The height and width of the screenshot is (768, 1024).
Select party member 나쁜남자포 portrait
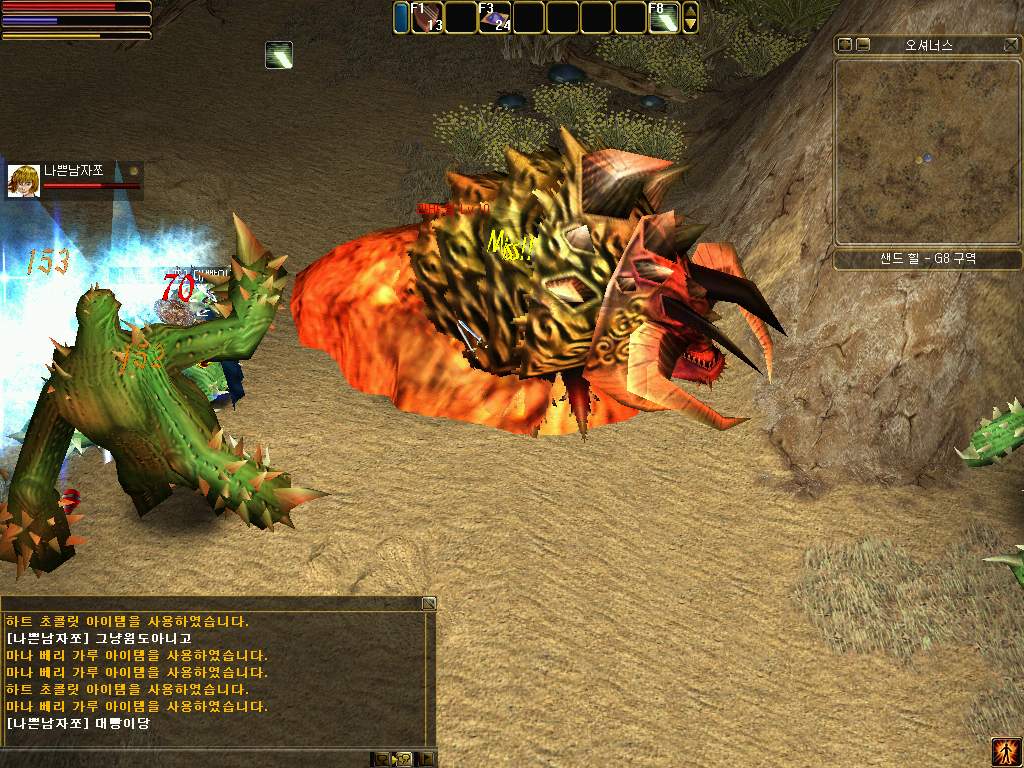[x=23, y=181]
